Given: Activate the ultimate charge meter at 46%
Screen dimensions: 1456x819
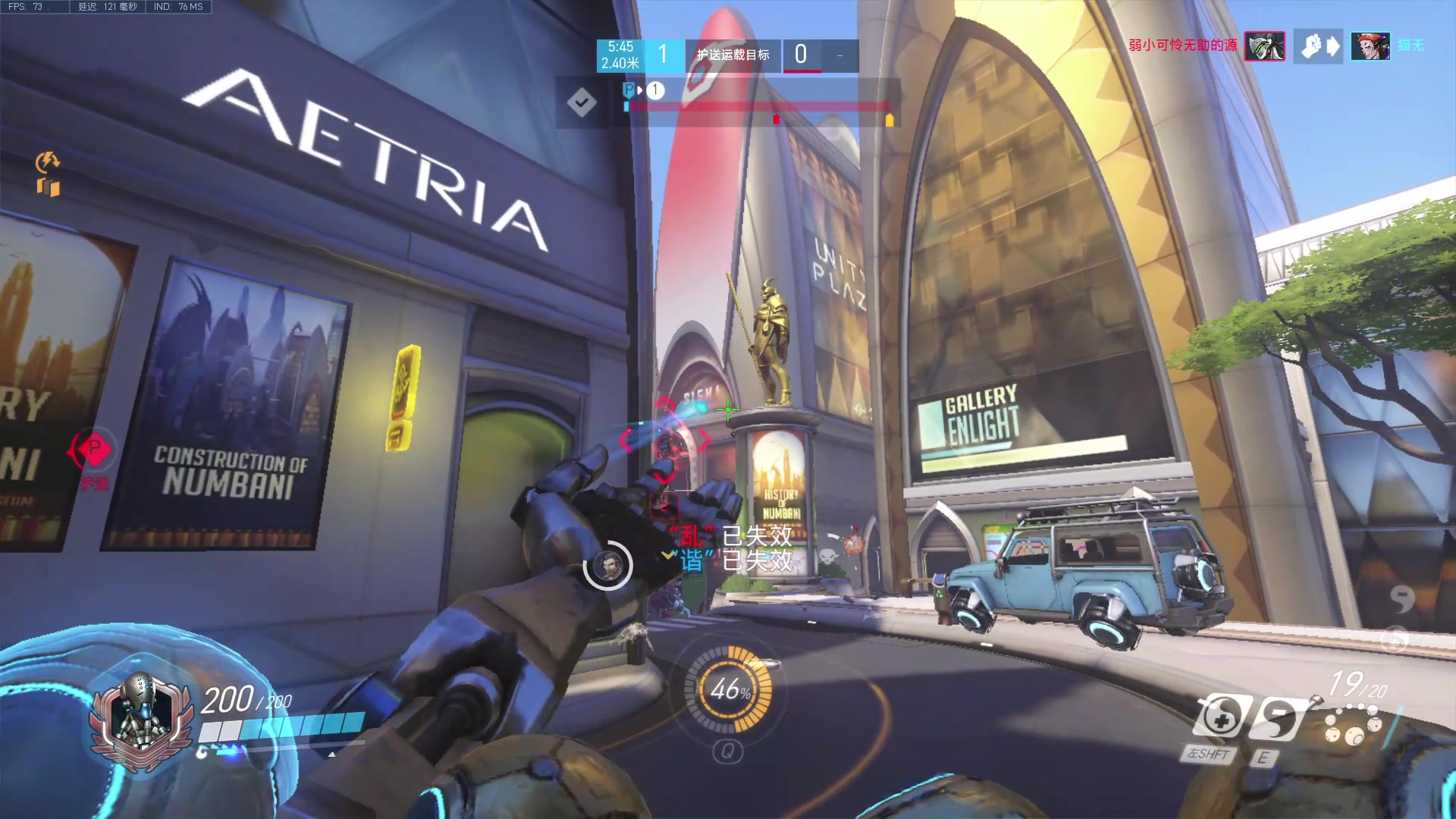Looking at the screenshot, I should point(729,689).
